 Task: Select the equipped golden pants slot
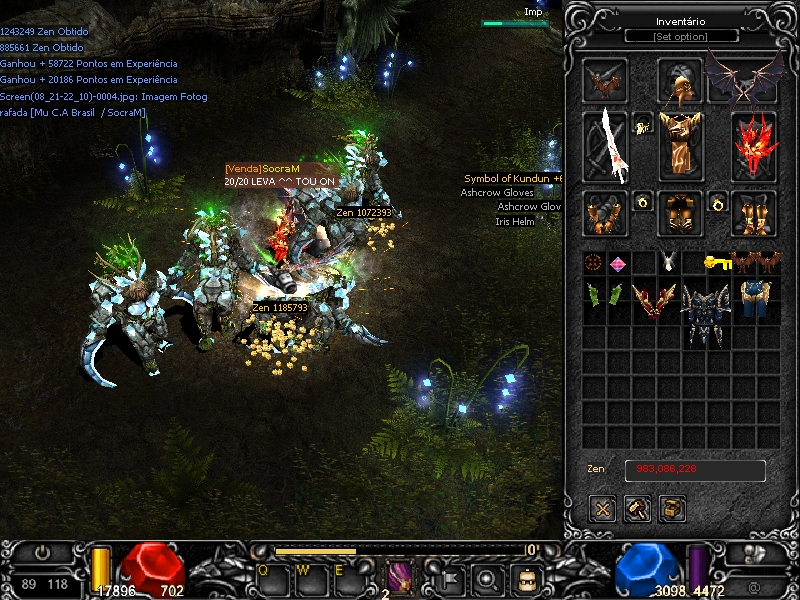click(680, 212)
